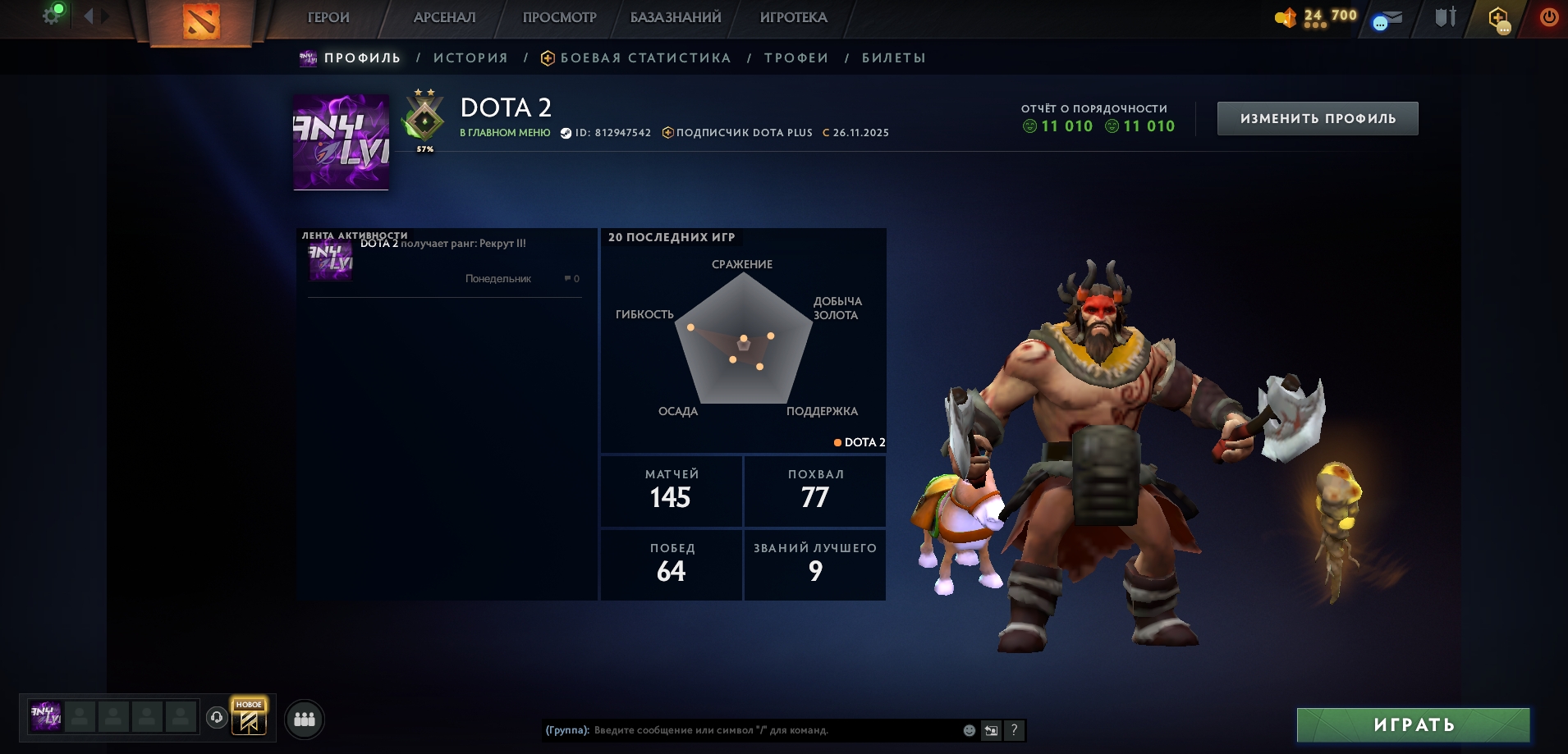The image size is (1568, 754).
Task: Quit the game with the red power icon
Action: 1548,17
